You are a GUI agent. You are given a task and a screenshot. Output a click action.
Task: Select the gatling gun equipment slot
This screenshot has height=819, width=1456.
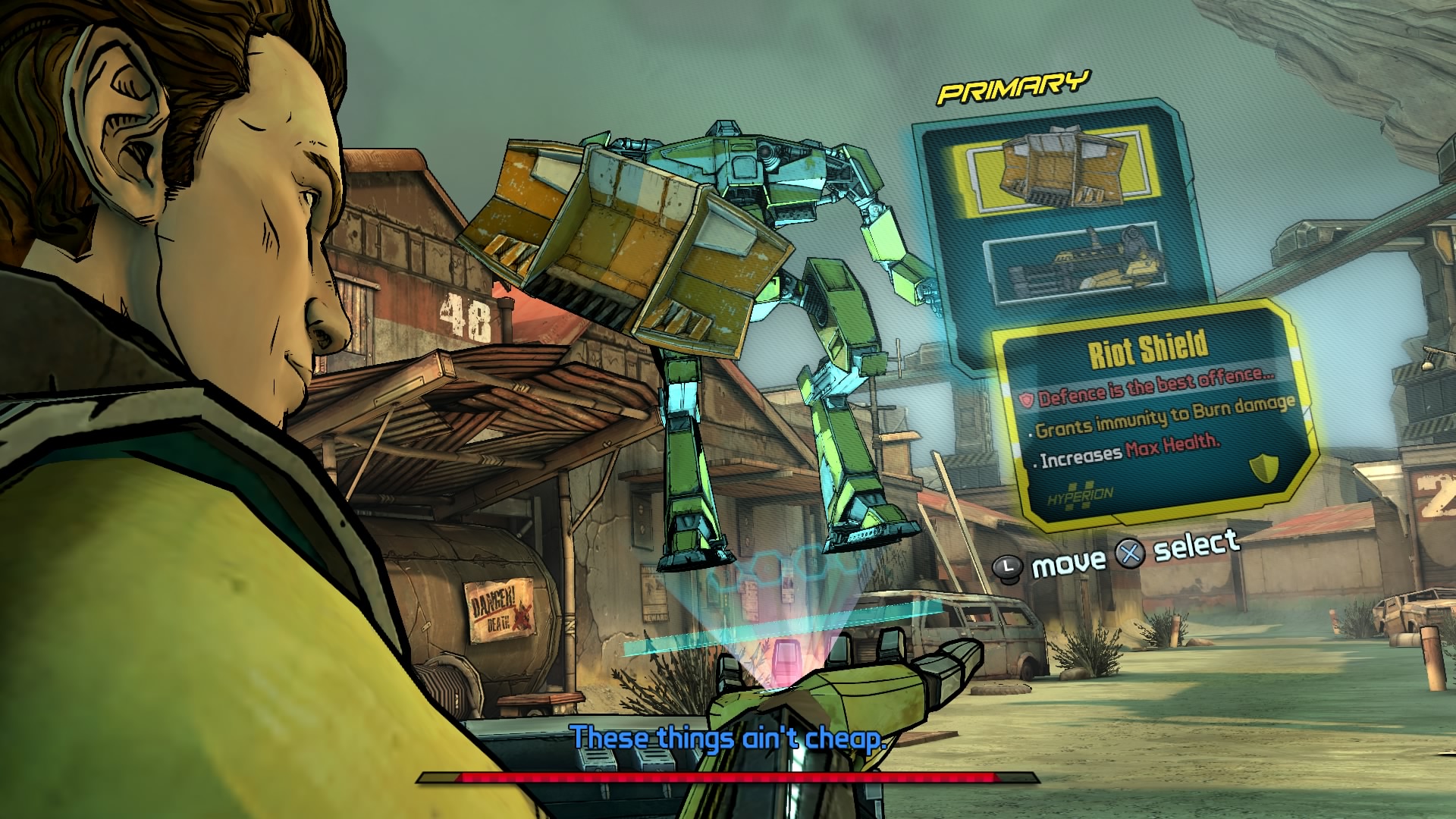[x=1075, y=271]
